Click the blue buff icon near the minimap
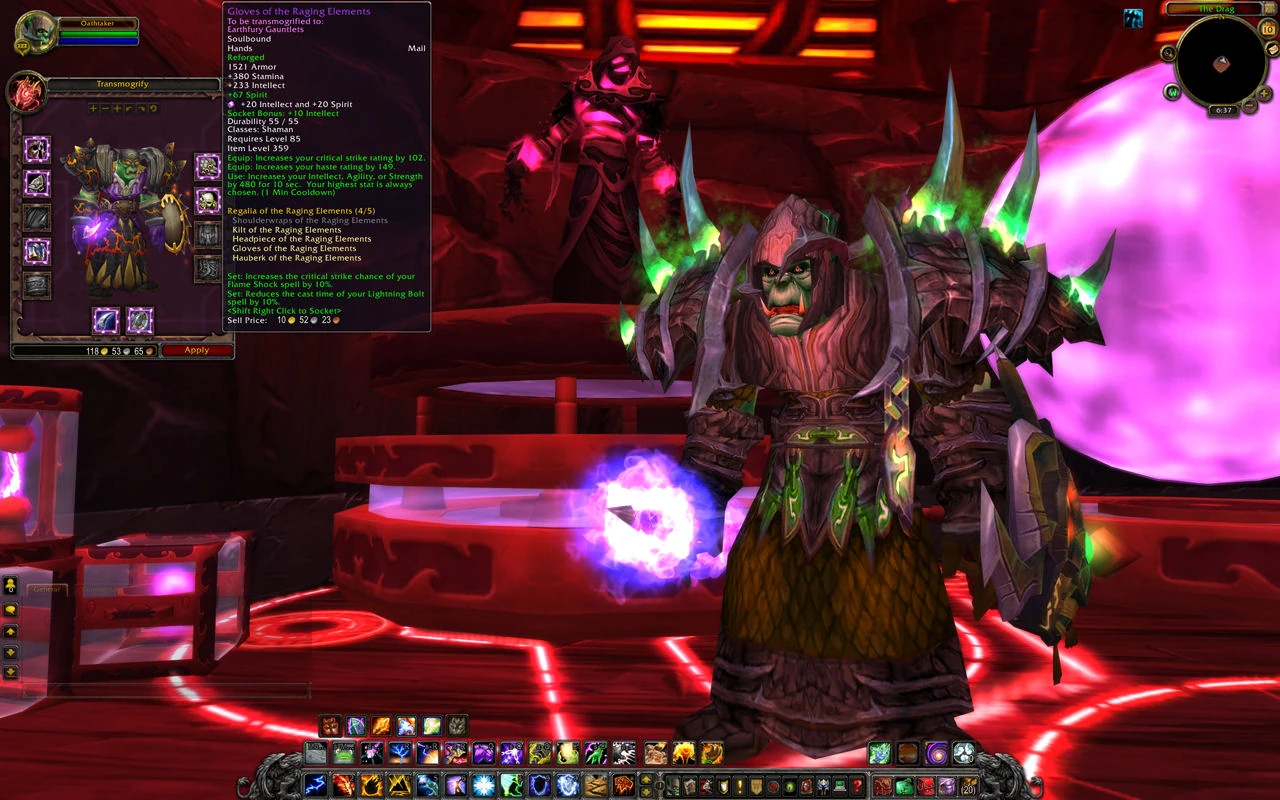The height and width of the screenshot is (800, 1280). (1133, 18)
